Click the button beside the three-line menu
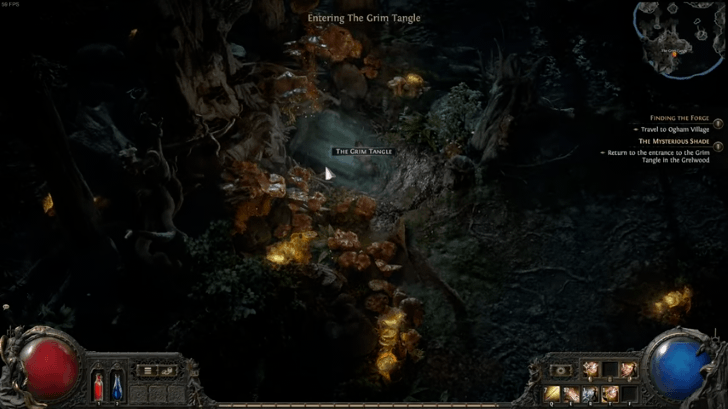728x409 pixels. tap(168, 370)
